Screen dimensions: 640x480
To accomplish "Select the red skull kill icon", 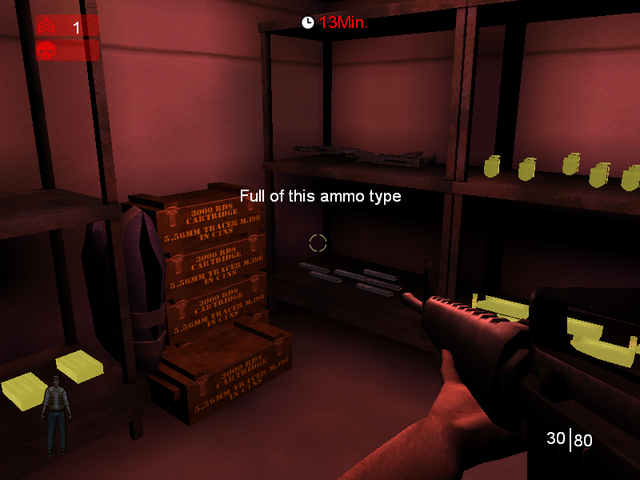I will 47,50.
